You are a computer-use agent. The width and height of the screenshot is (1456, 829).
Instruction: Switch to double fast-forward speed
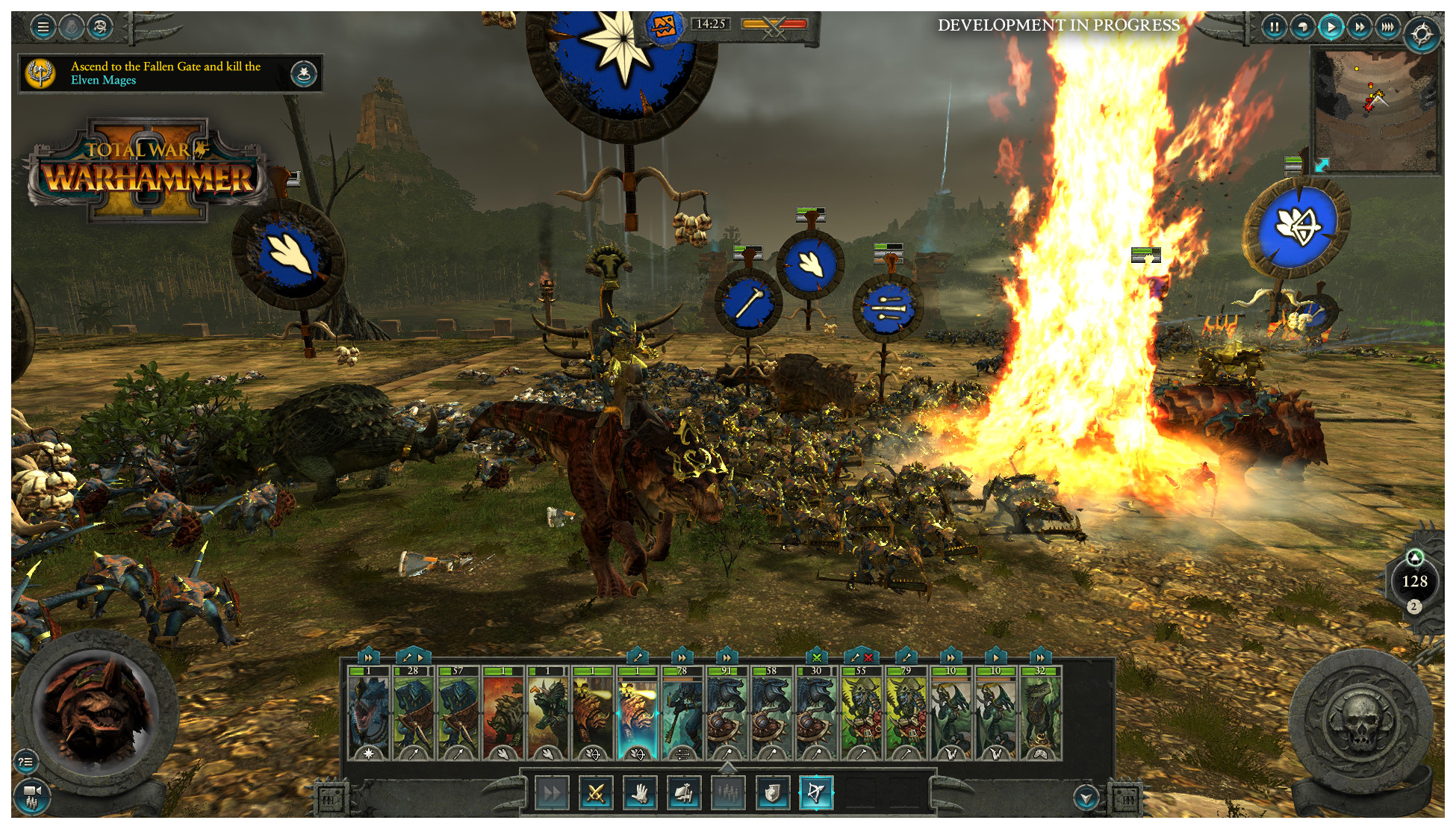click(x=1360, y=28)
